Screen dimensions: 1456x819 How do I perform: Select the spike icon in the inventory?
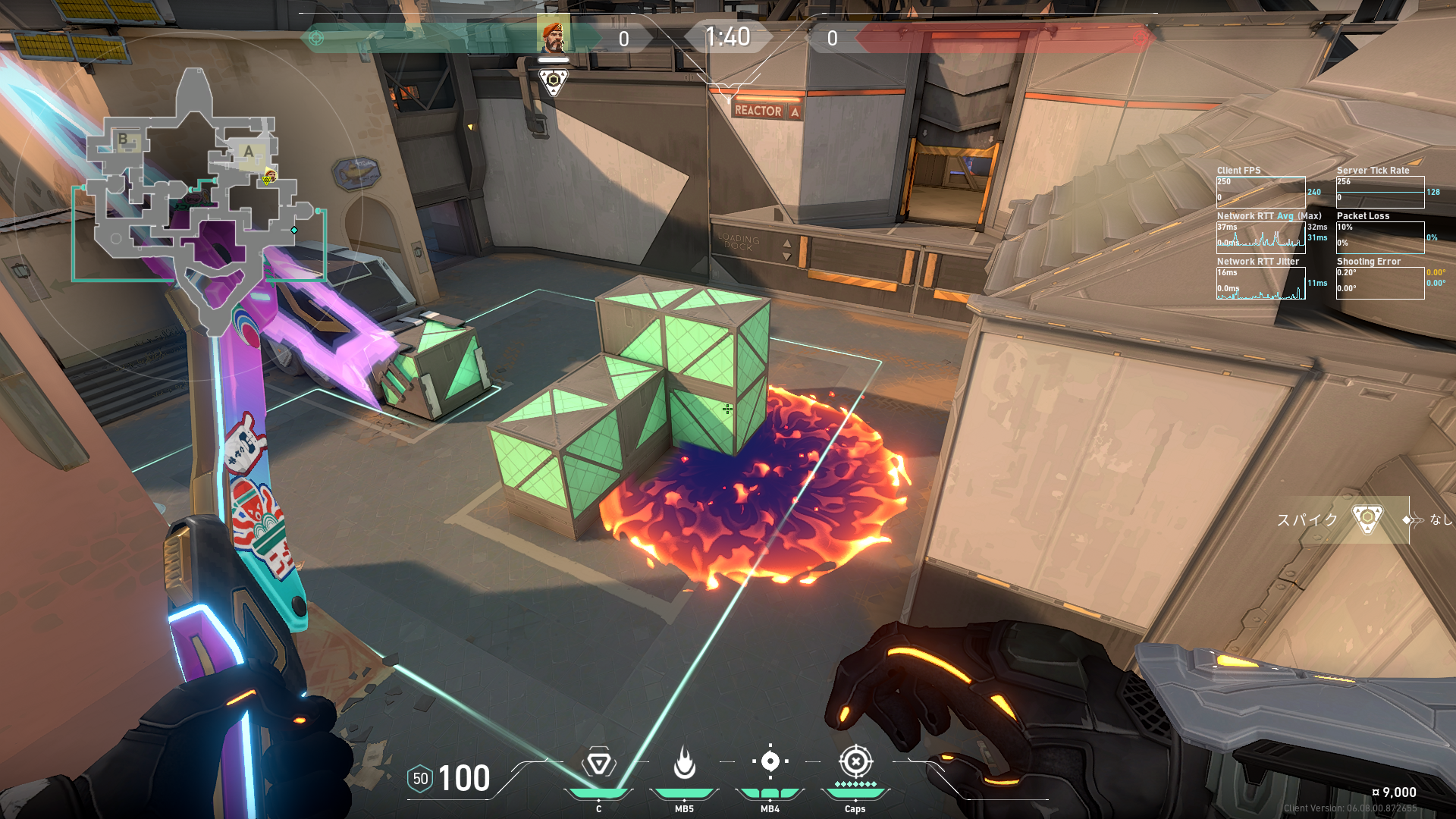click(x=1367, y=519)
